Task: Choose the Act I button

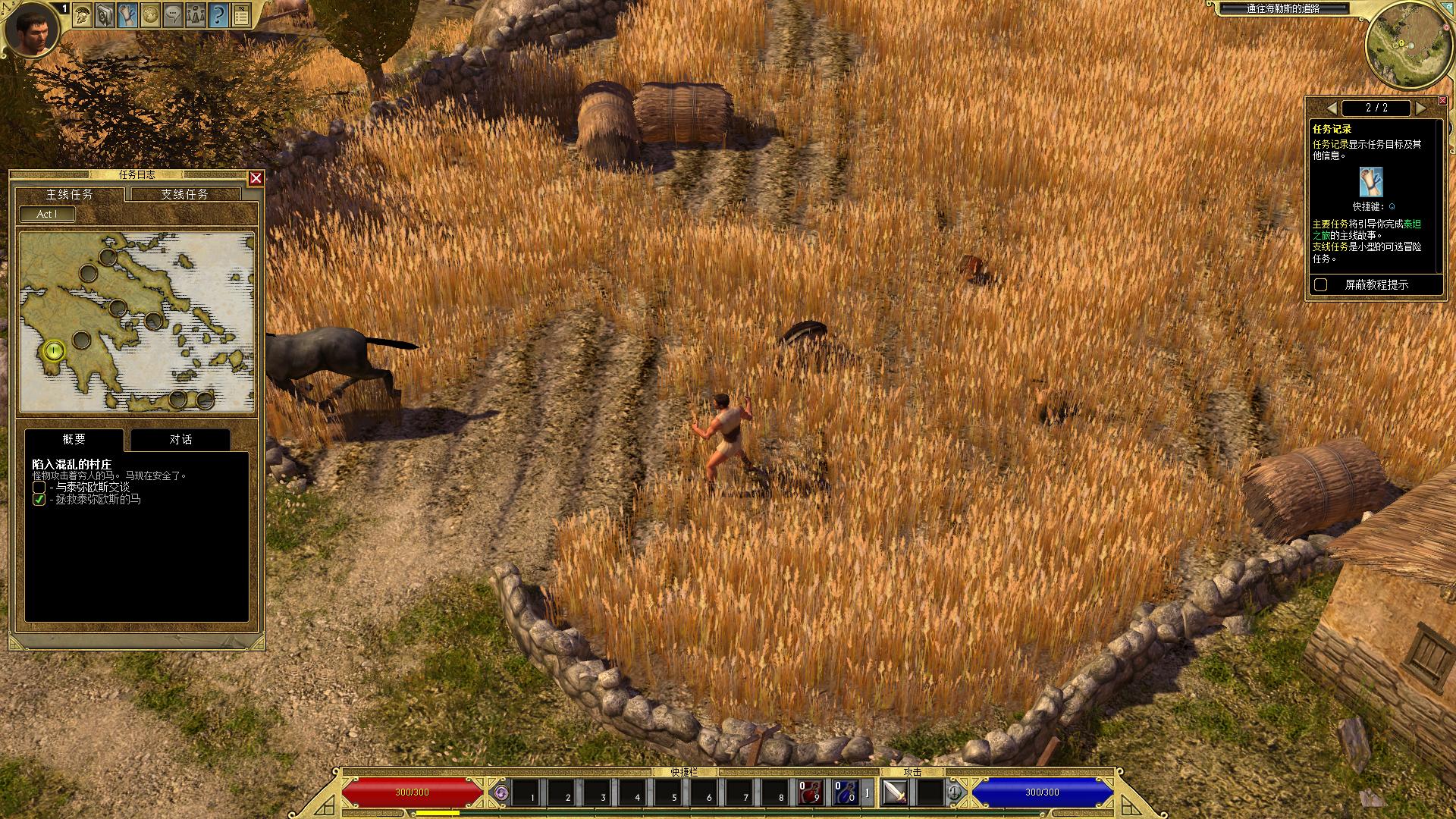Action: pyautogui.click(x=47, y=214)
